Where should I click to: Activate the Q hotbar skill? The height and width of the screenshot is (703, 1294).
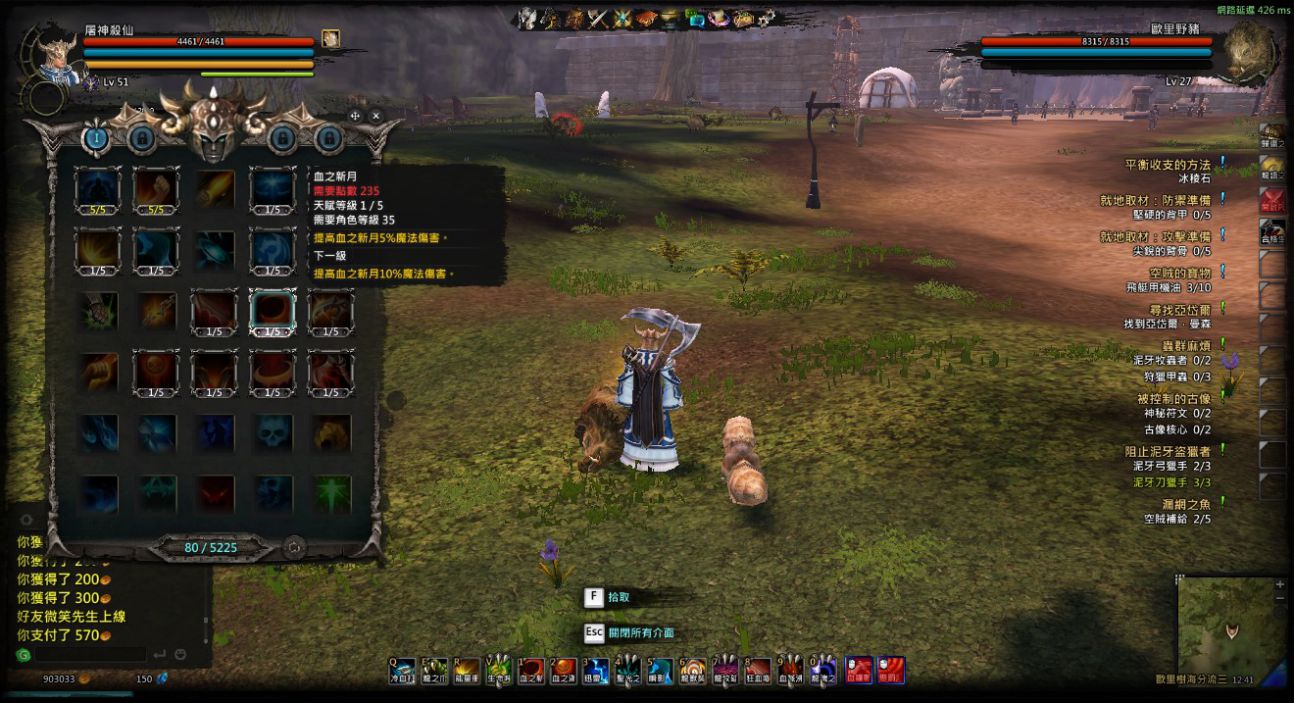click(x=402, y=670)
